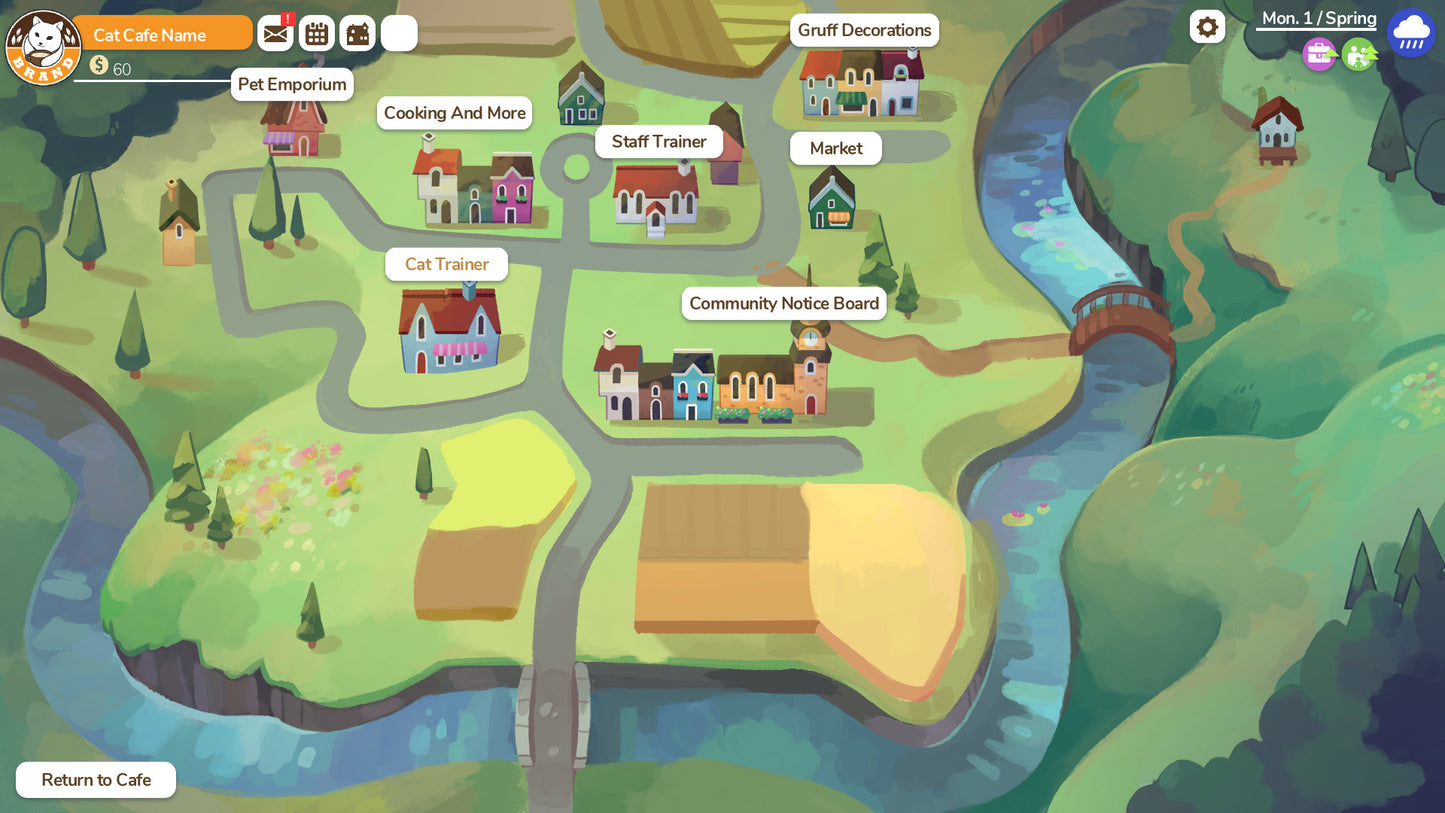Visit the Staff Trainer

click(x=658, y=141)
